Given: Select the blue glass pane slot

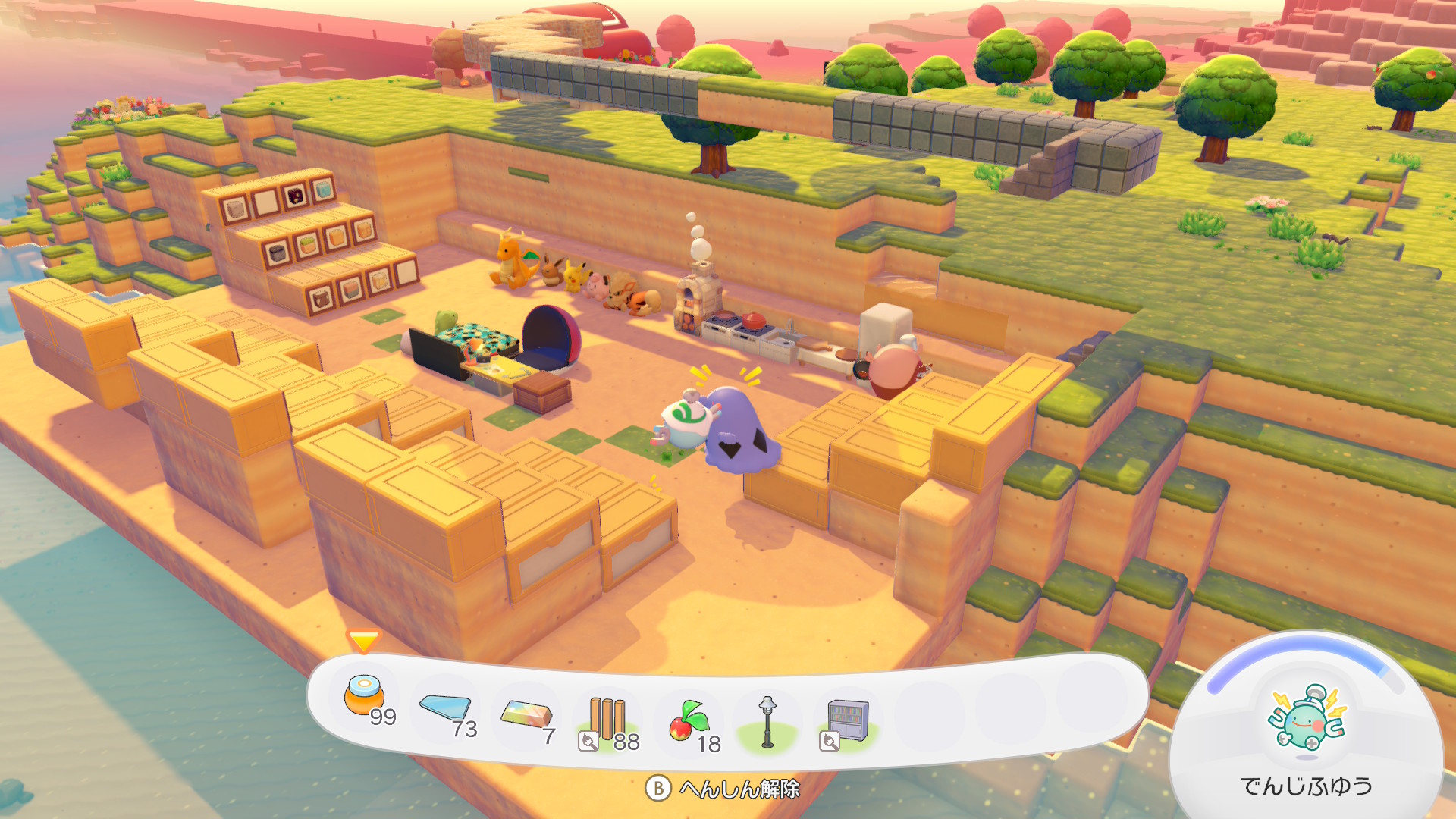Looking at the screenshot, I should coord(447,710).
